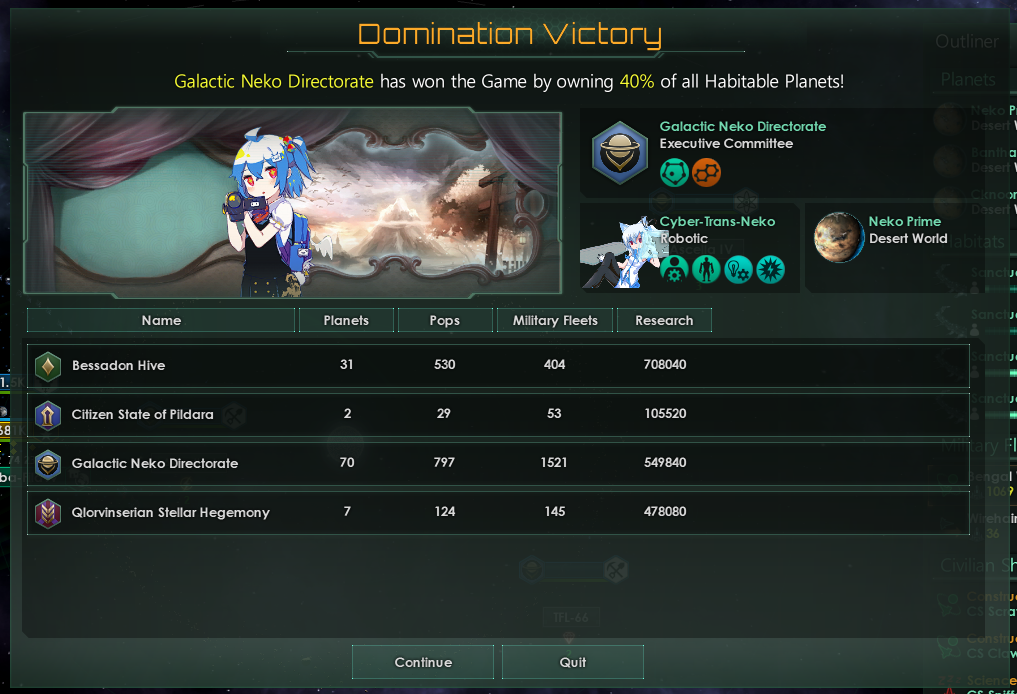The image size is (1017, 694).
Task: Sort empires by Military Fleets
Action: coord(555,320)
